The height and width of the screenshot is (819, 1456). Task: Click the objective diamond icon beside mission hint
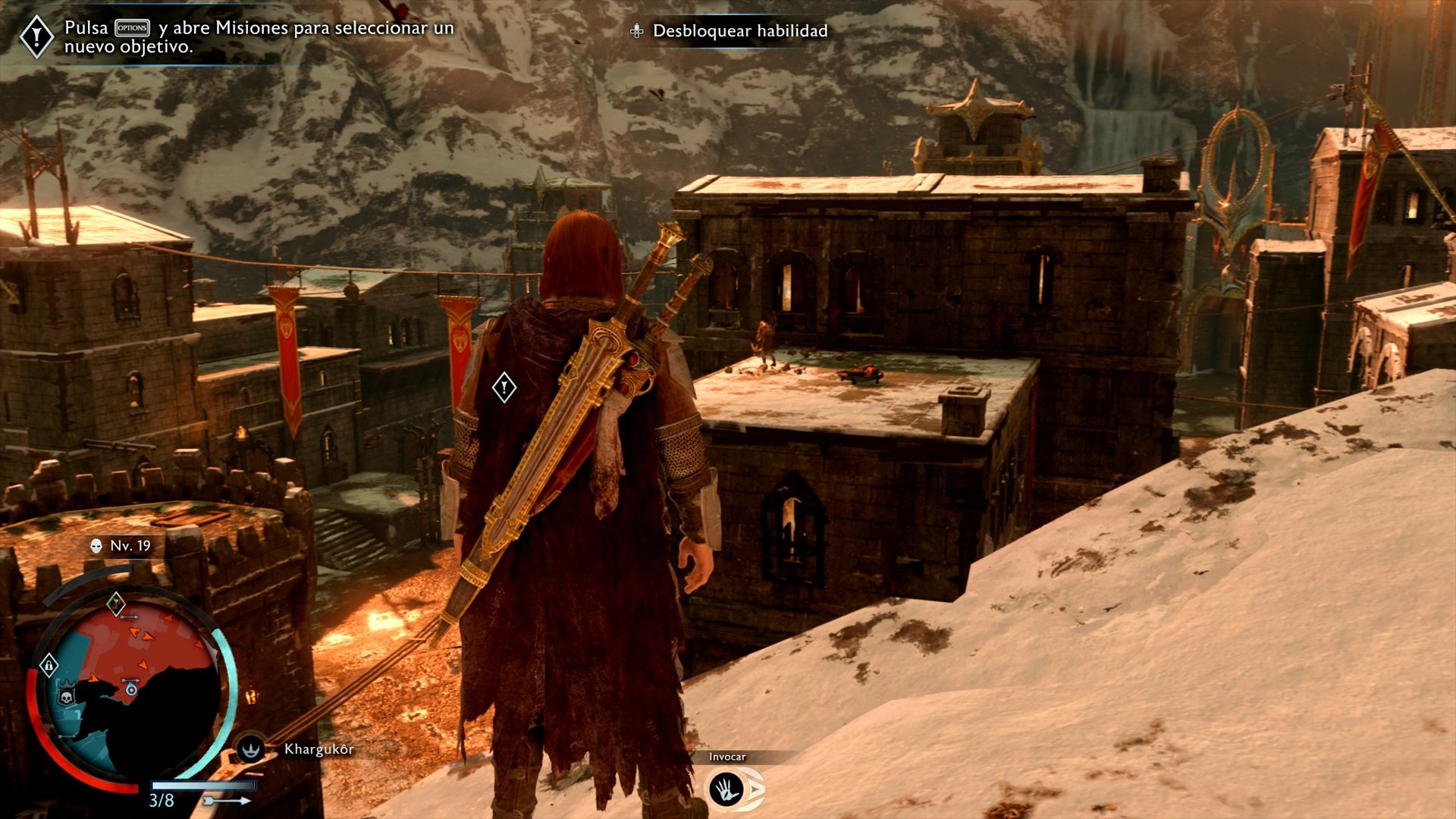coord(36,36)
